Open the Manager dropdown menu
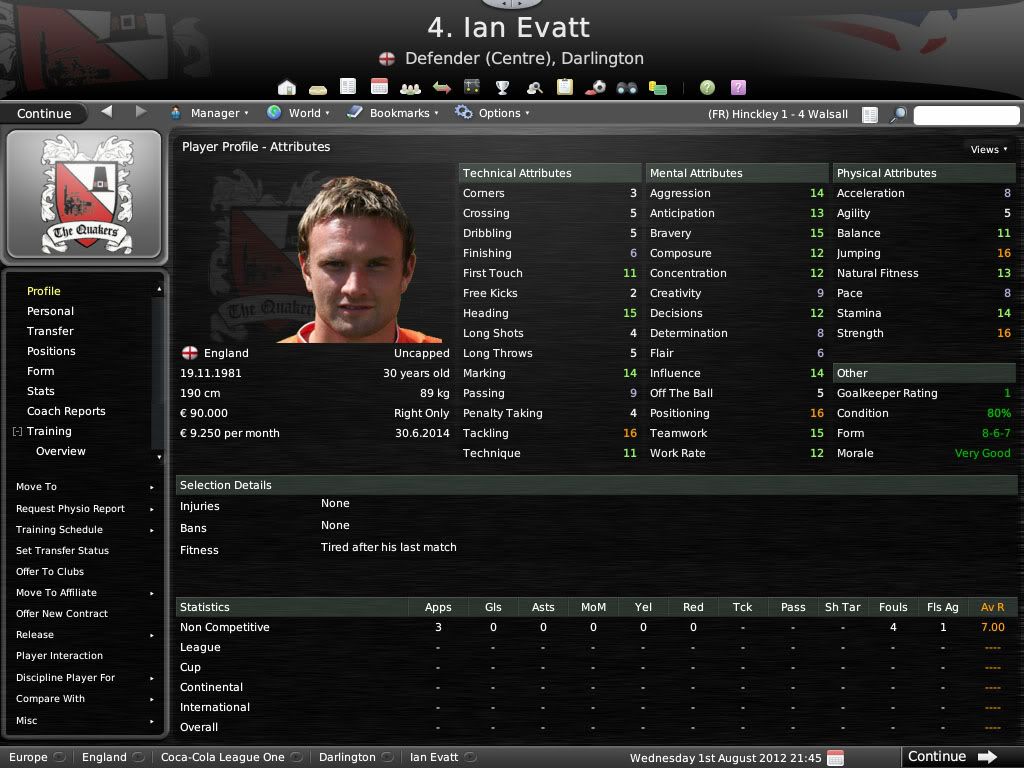 click(209, 113)
